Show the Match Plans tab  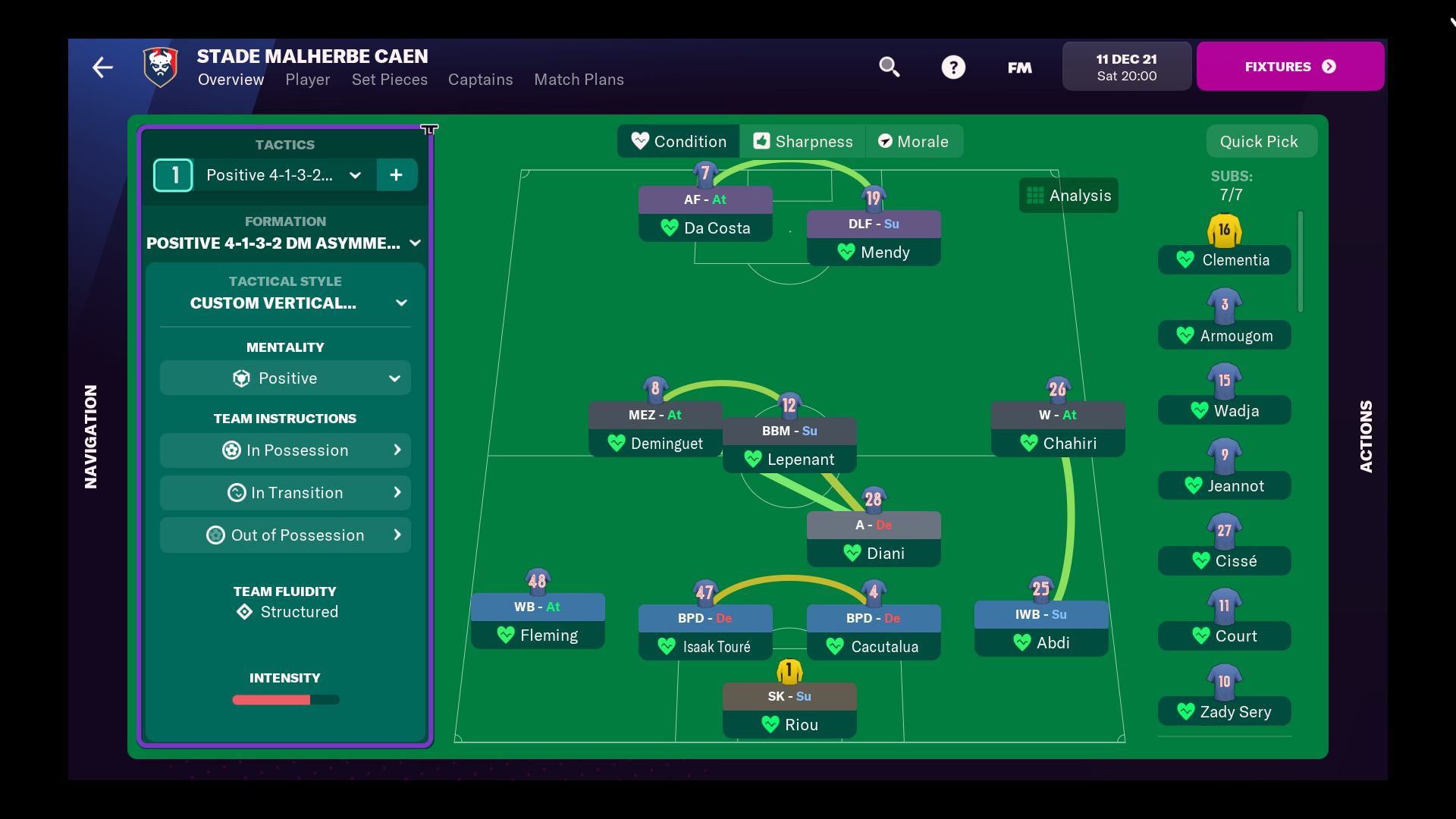(x=579, y=80)
